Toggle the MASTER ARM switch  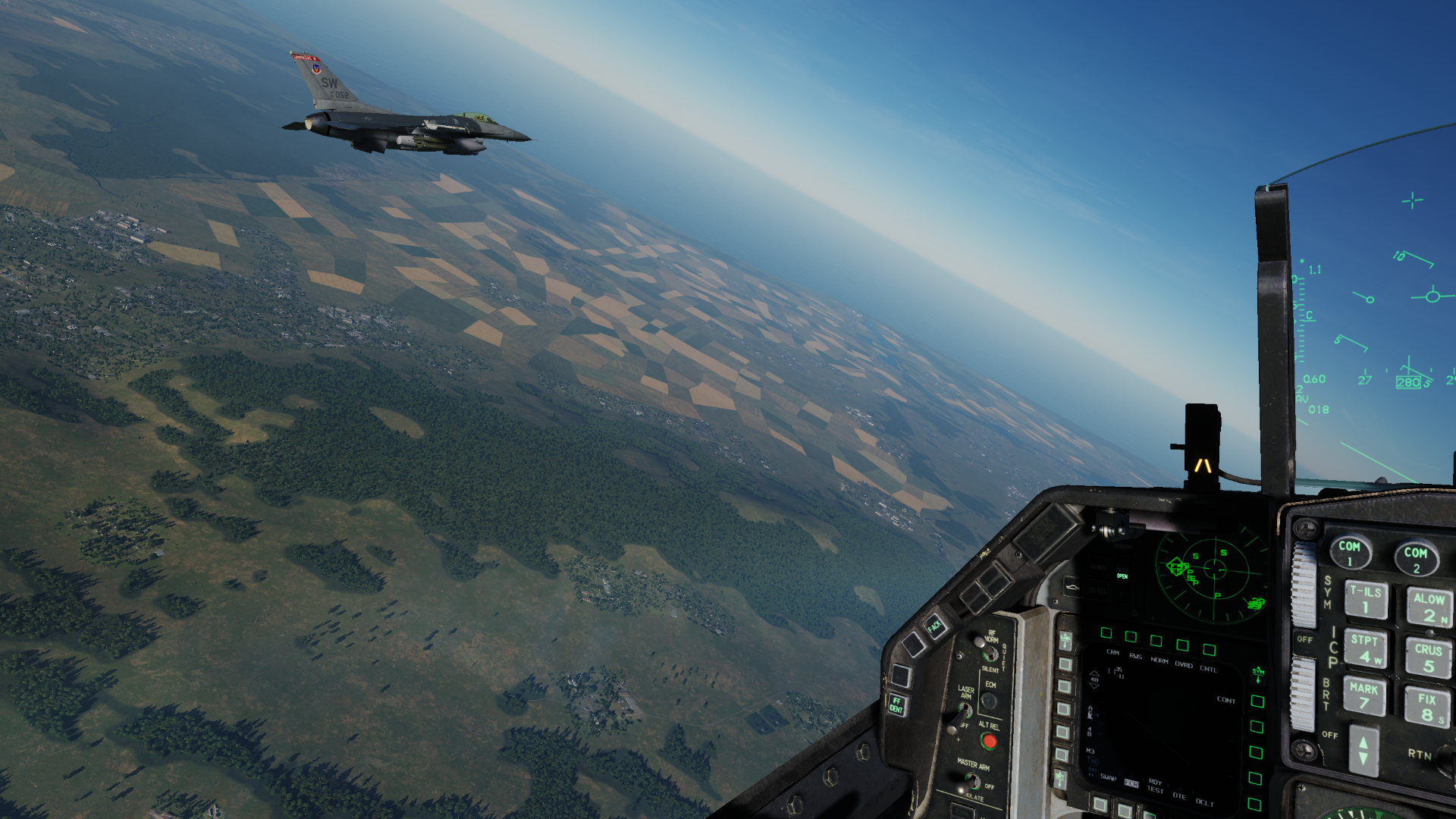click(971, 782)
